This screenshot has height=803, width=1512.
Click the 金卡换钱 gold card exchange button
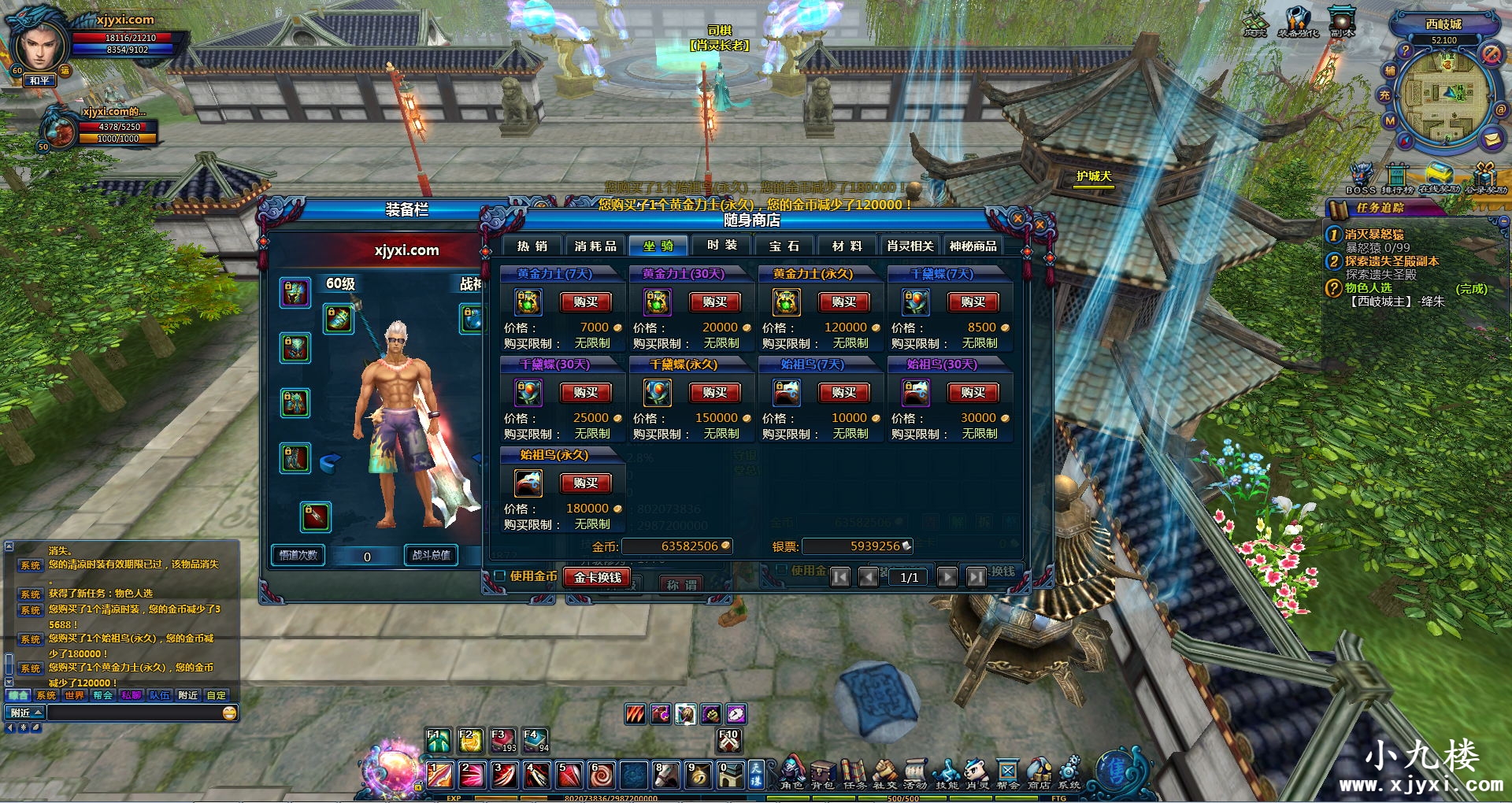pos(597,577)
